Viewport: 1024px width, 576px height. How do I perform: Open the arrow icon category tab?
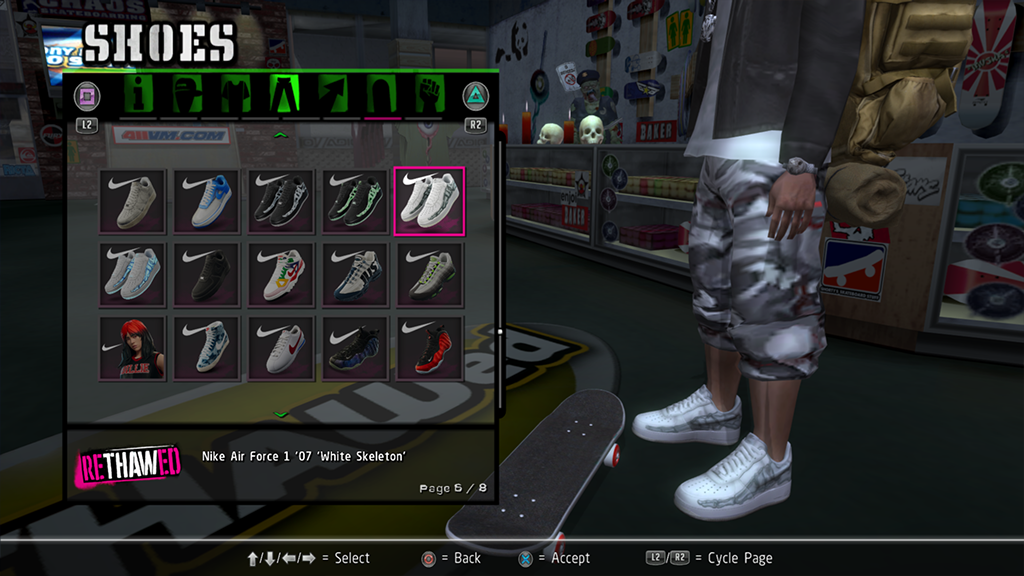point(333,95)
